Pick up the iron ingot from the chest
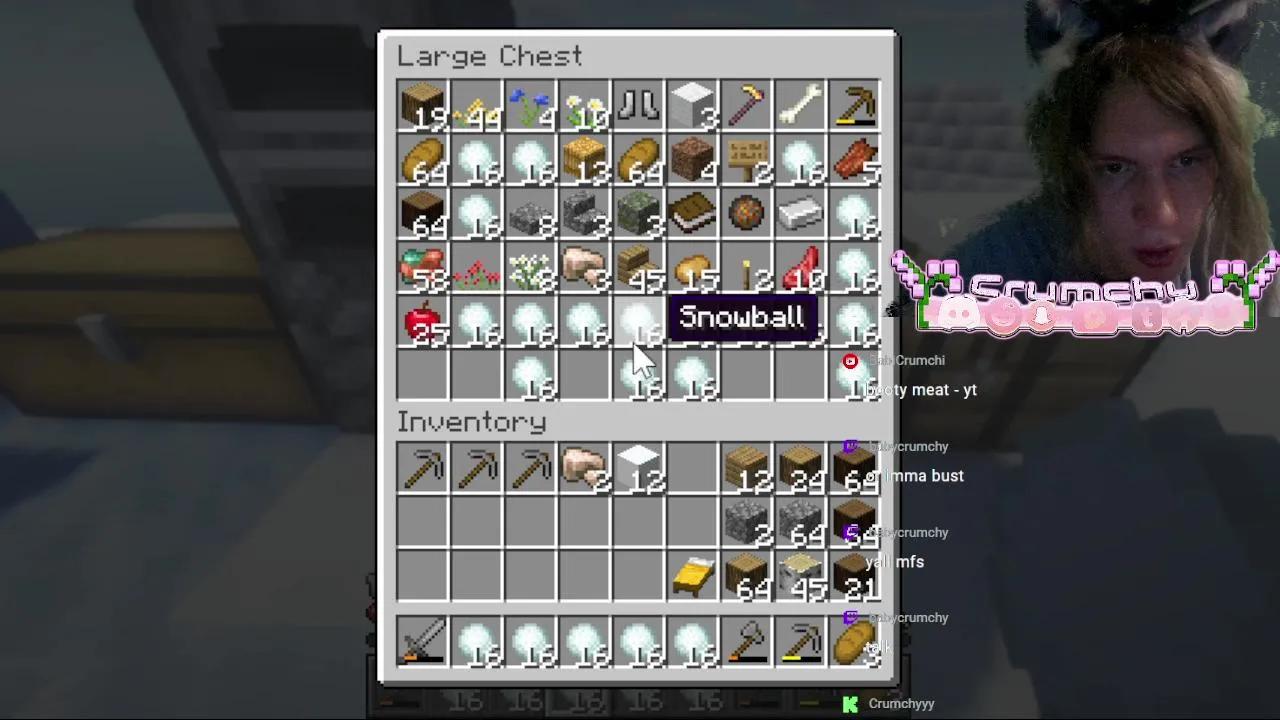 pyautogui.click(x=800, y=215)
